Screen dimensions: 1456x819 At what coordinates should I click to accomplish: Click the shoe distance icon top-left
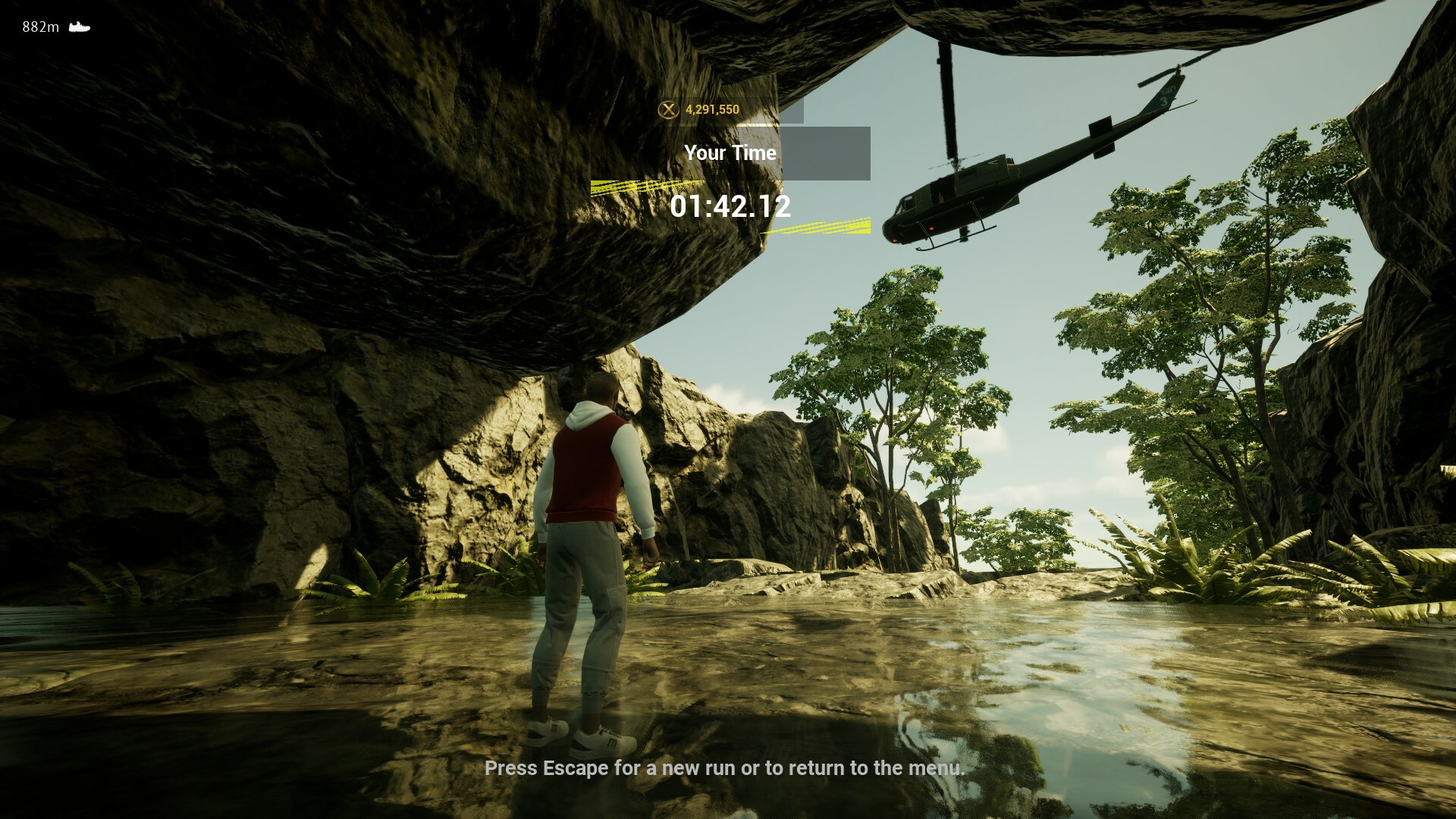78,27
